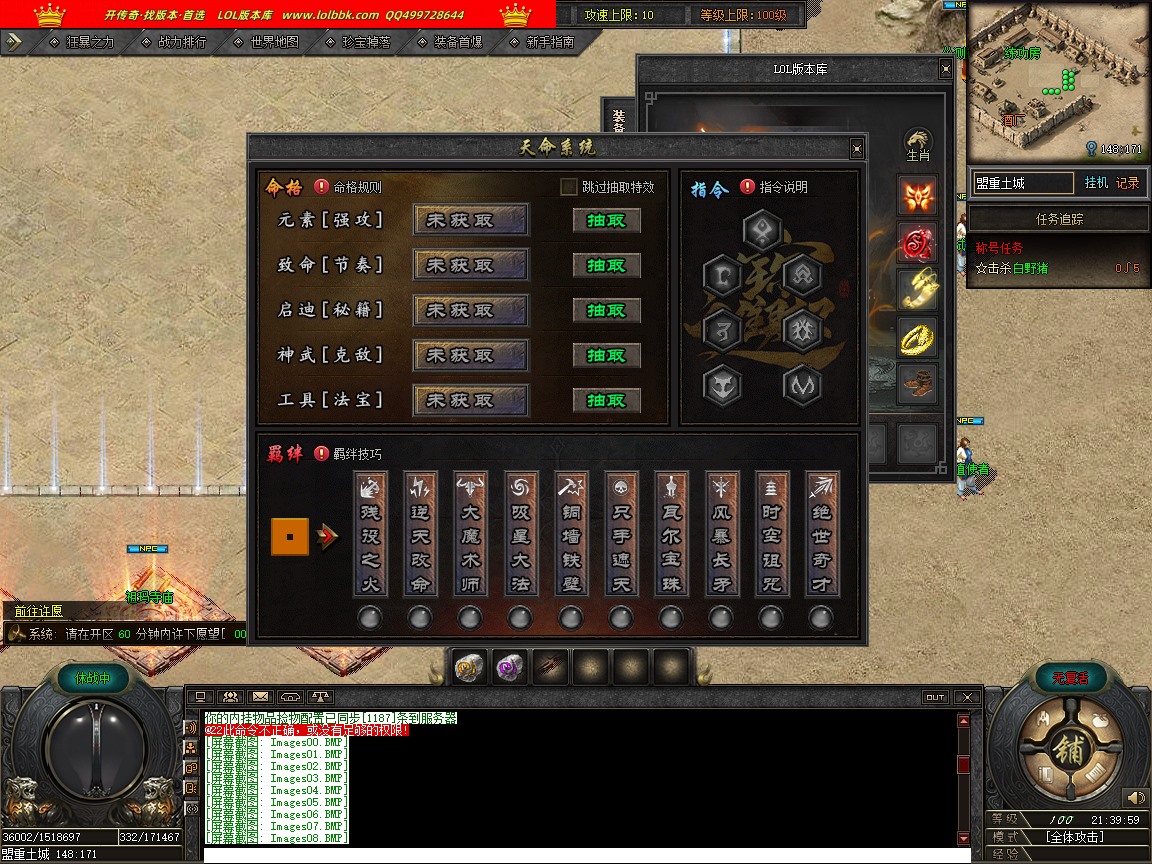Draw the 工具[法宝] fate with 抽取

(606, 400)
